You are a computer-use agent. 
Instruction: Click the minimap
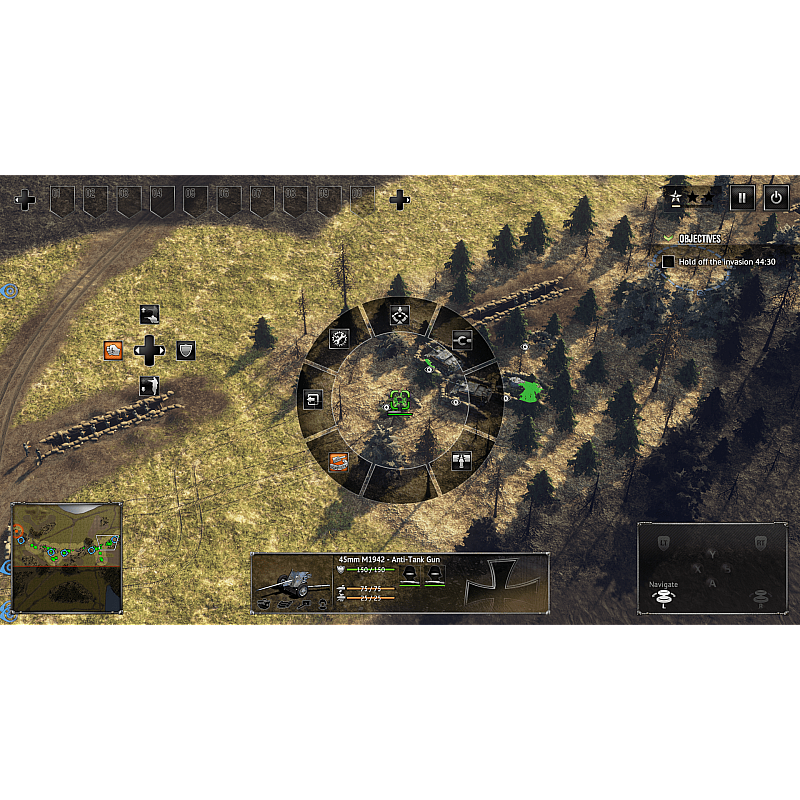point(66,557)
